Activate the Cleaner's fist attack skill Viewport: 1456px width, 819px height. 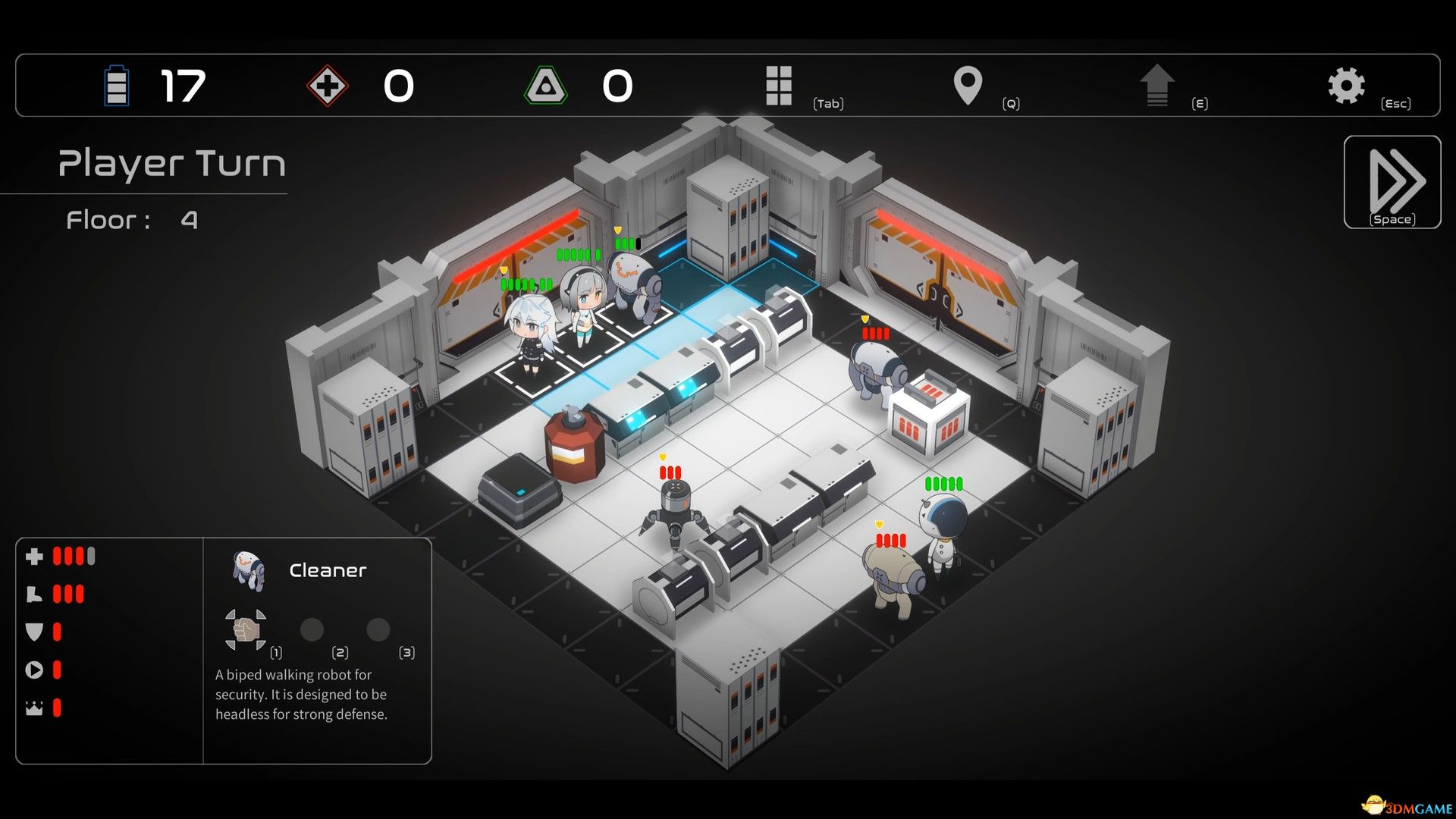click(x=245, y=629)
